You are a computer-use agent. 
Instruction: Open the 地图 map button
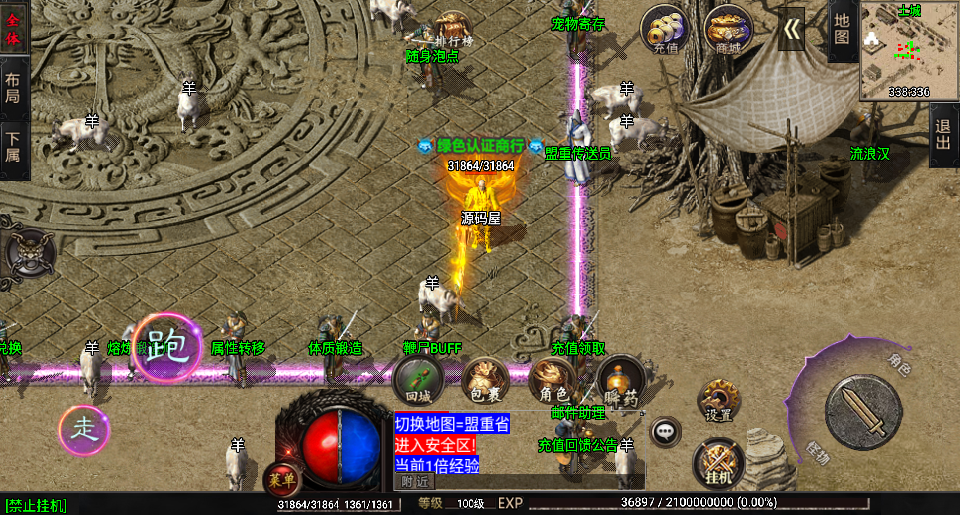click(x=842, y=30)
